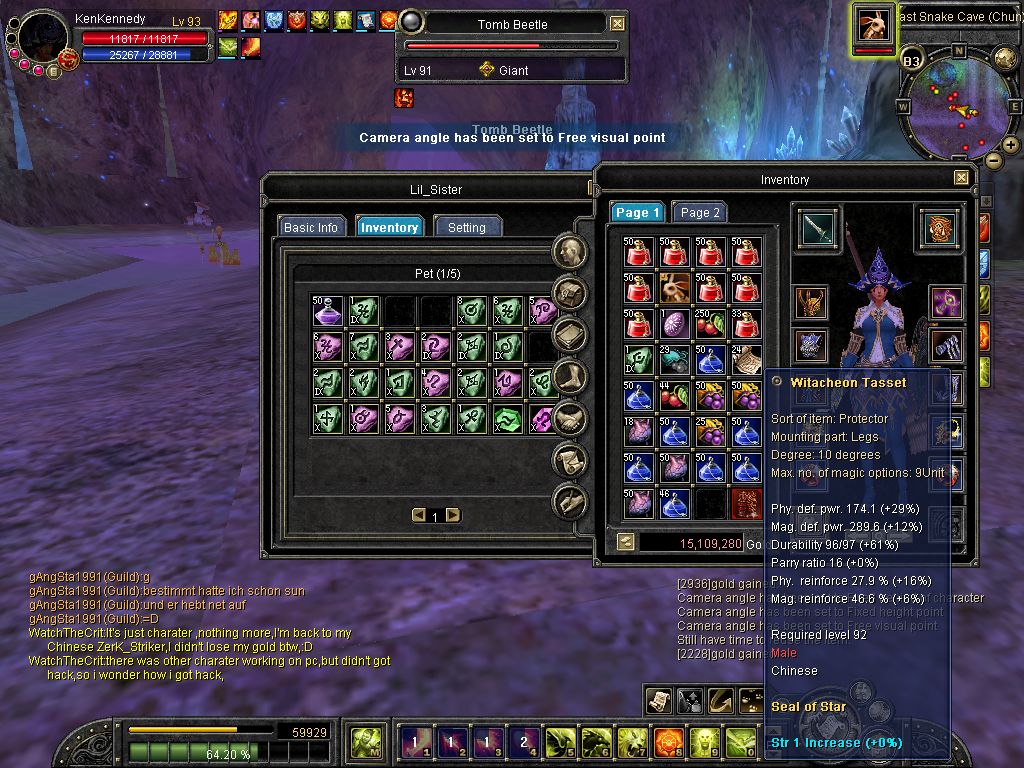
Task: Open the pet's Setting tab
Action: (x=467, y=227)
